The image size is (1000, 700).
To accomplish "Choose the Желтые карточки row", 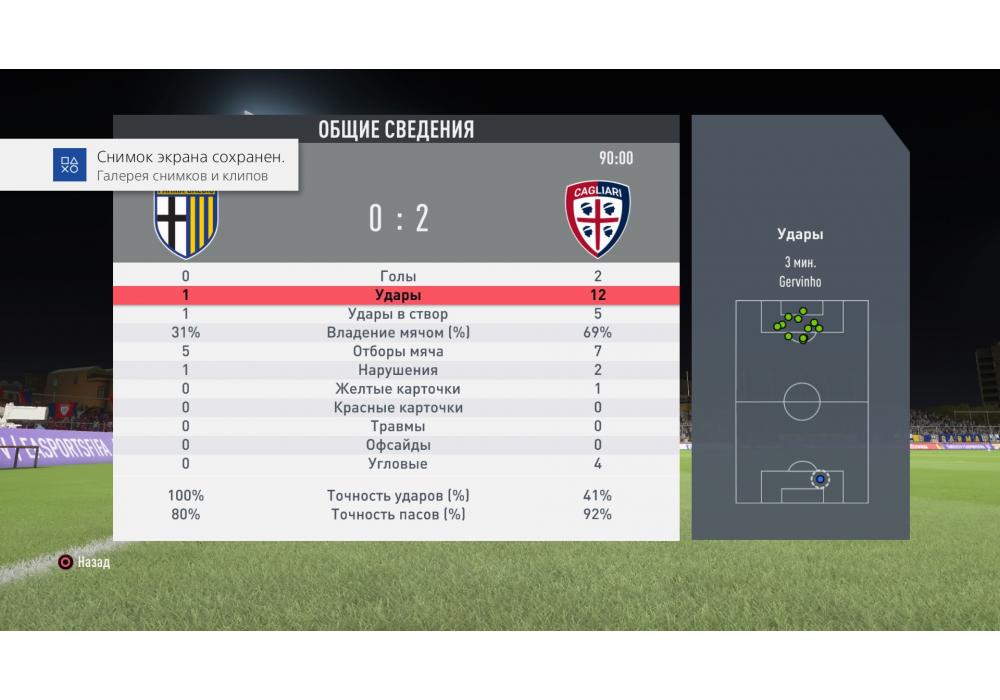I will [x=397, y=389].
